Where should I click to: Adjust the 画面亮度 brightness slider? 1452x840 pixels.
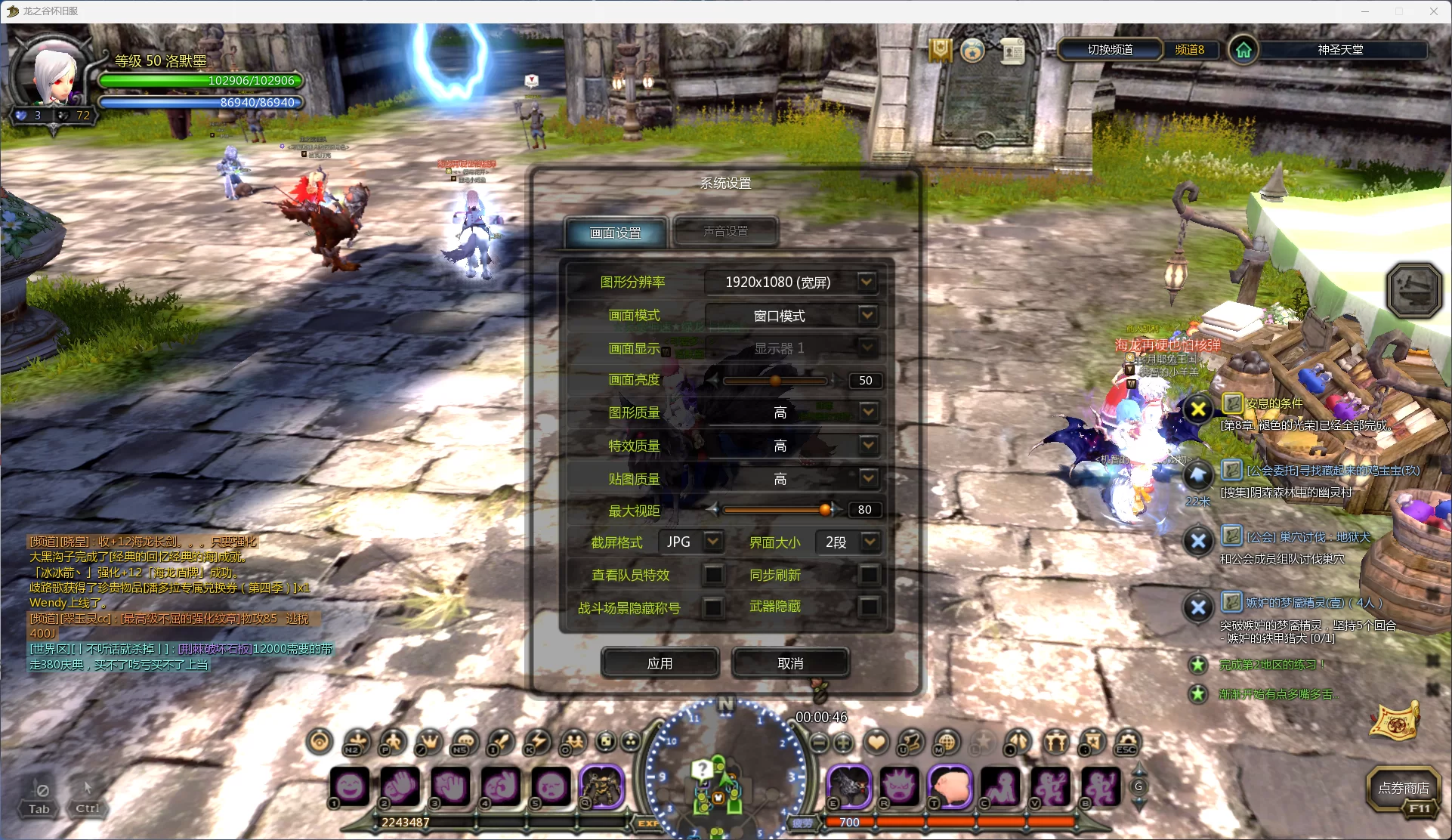pyautogui.click(x=775, y=381)
